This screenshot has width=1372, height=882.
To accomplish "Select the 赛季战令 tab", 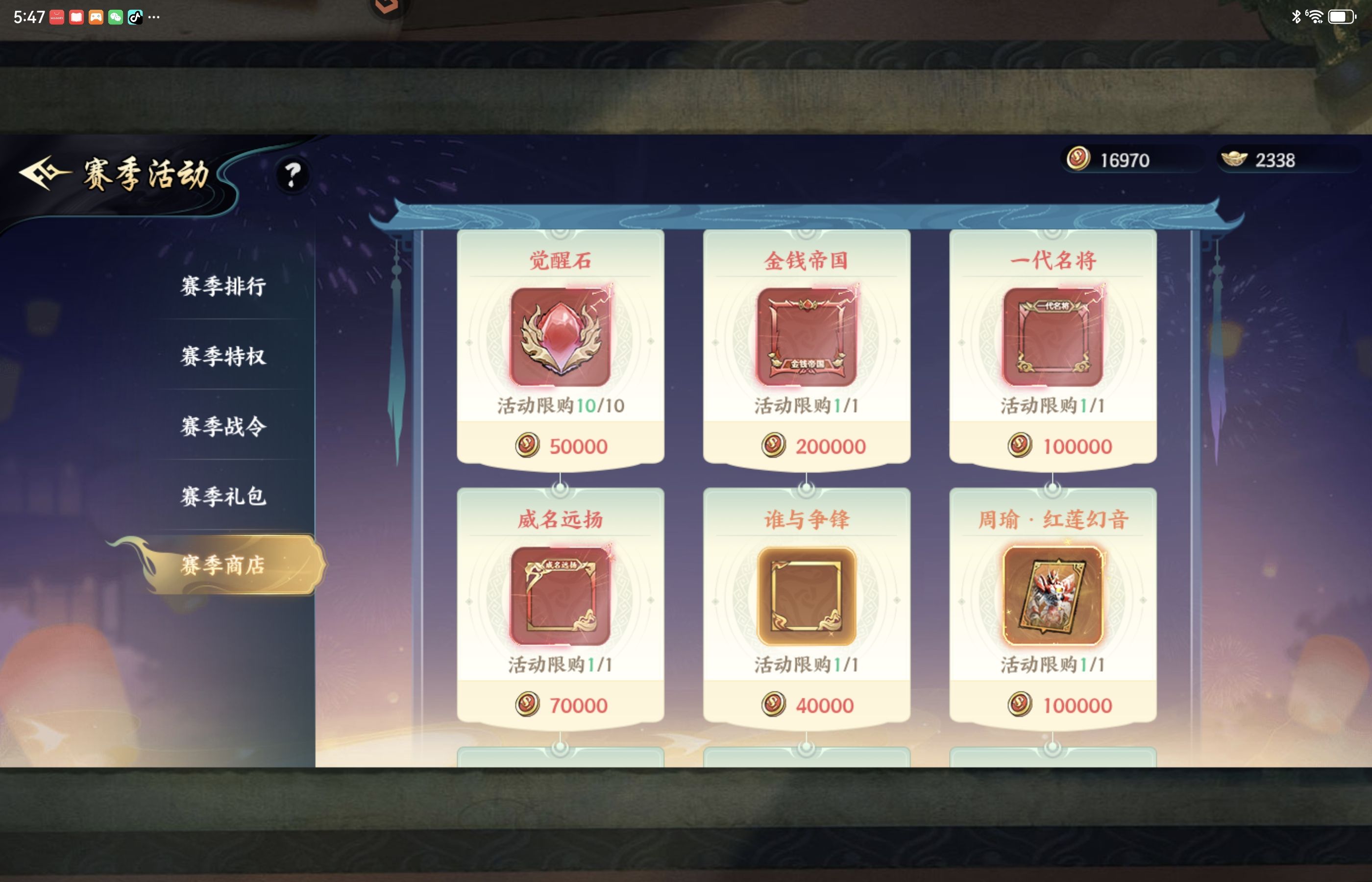I will point(223,426).
